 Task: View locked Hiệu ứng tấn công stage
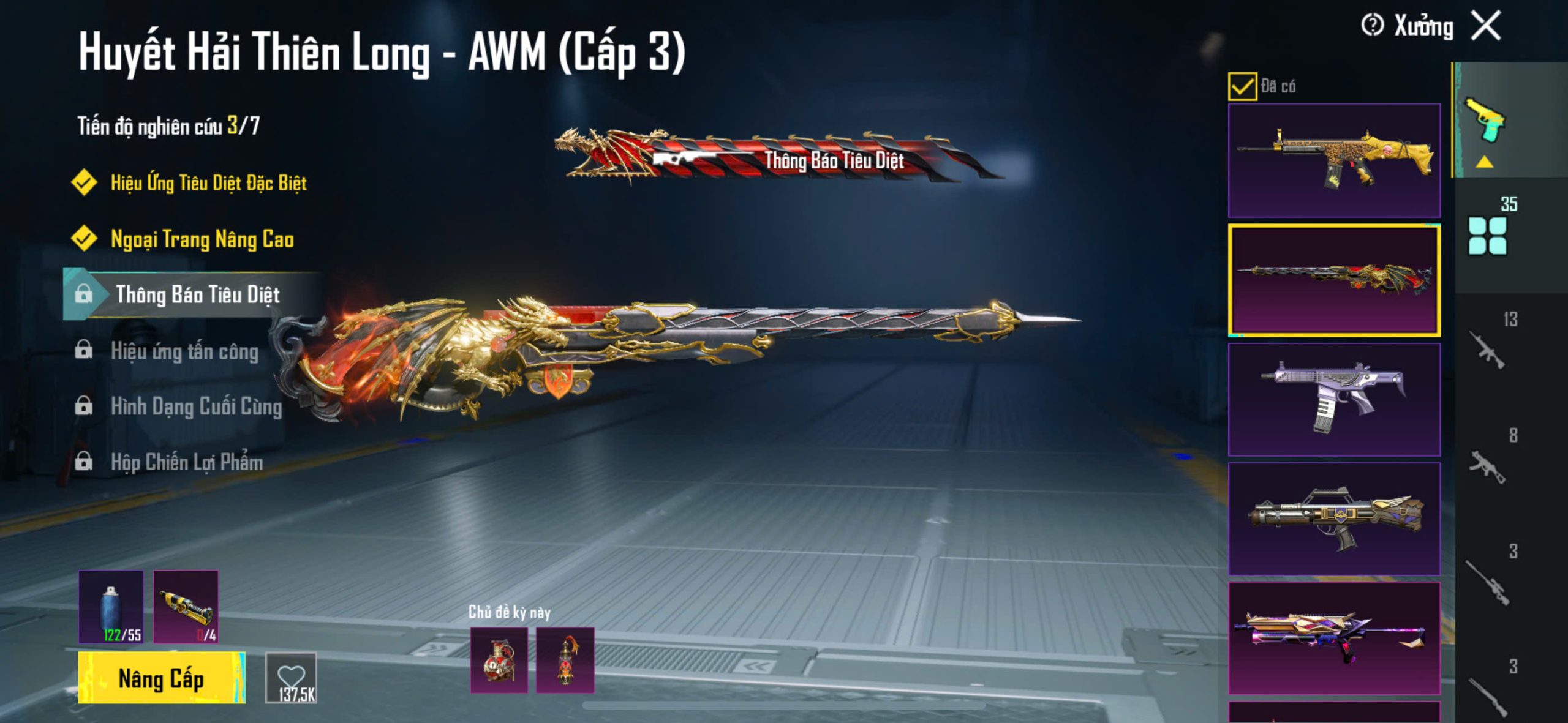[184, 351]
